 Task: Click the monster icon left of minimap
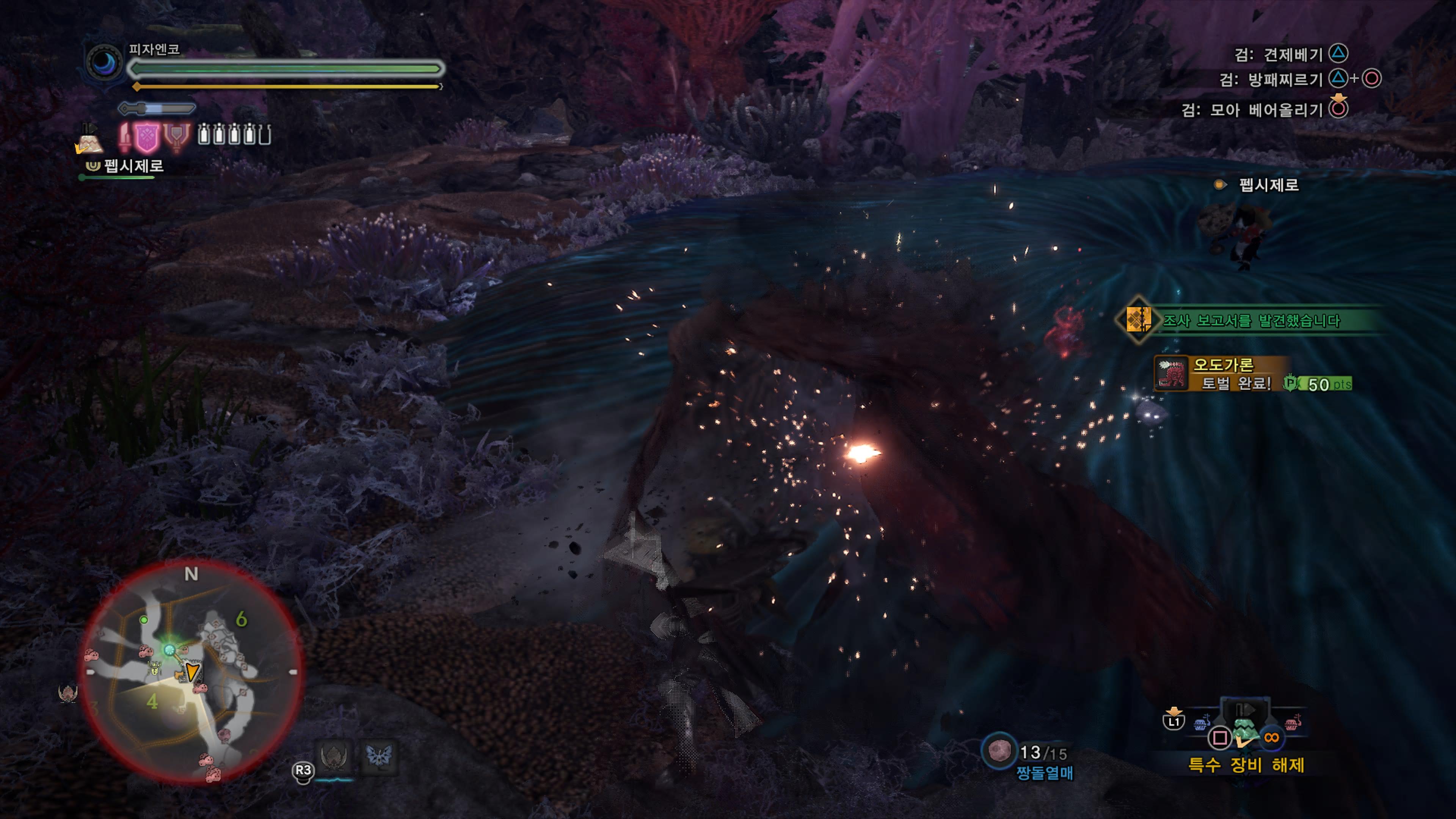coord(68,693)
